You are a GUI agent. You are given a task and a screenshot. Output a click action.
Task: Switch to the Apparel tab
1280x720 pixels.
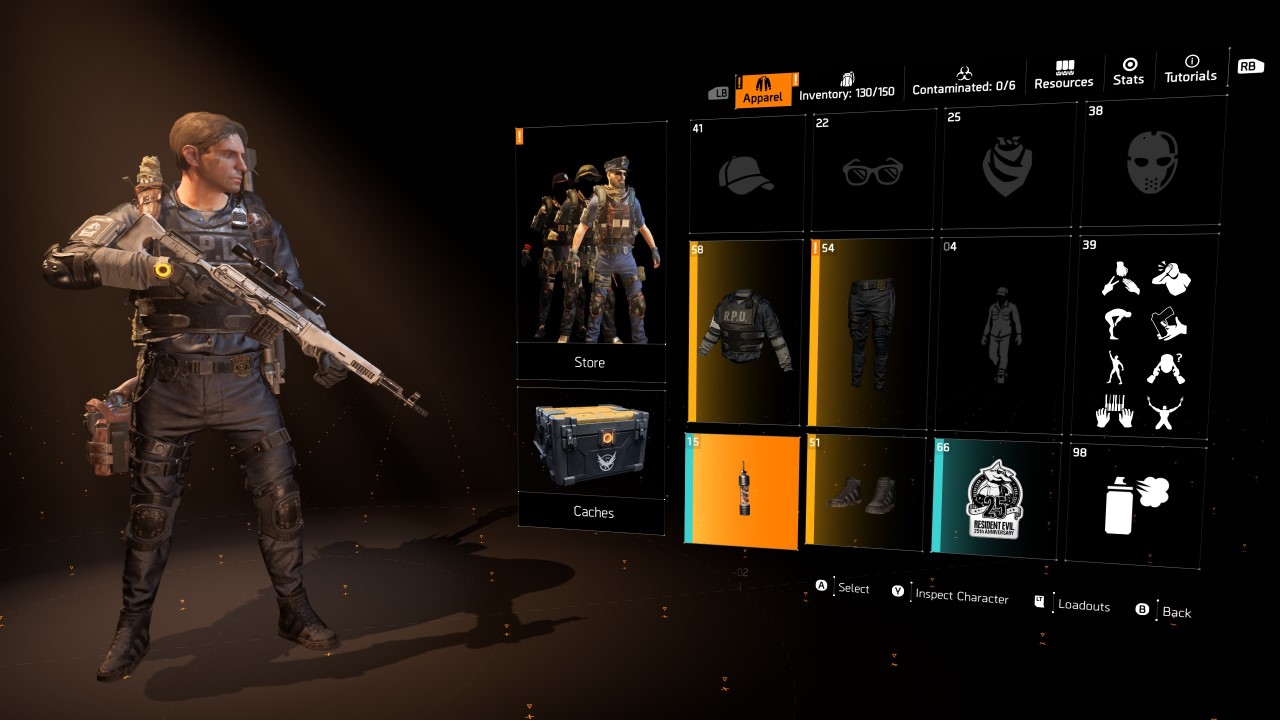point(767,90)
